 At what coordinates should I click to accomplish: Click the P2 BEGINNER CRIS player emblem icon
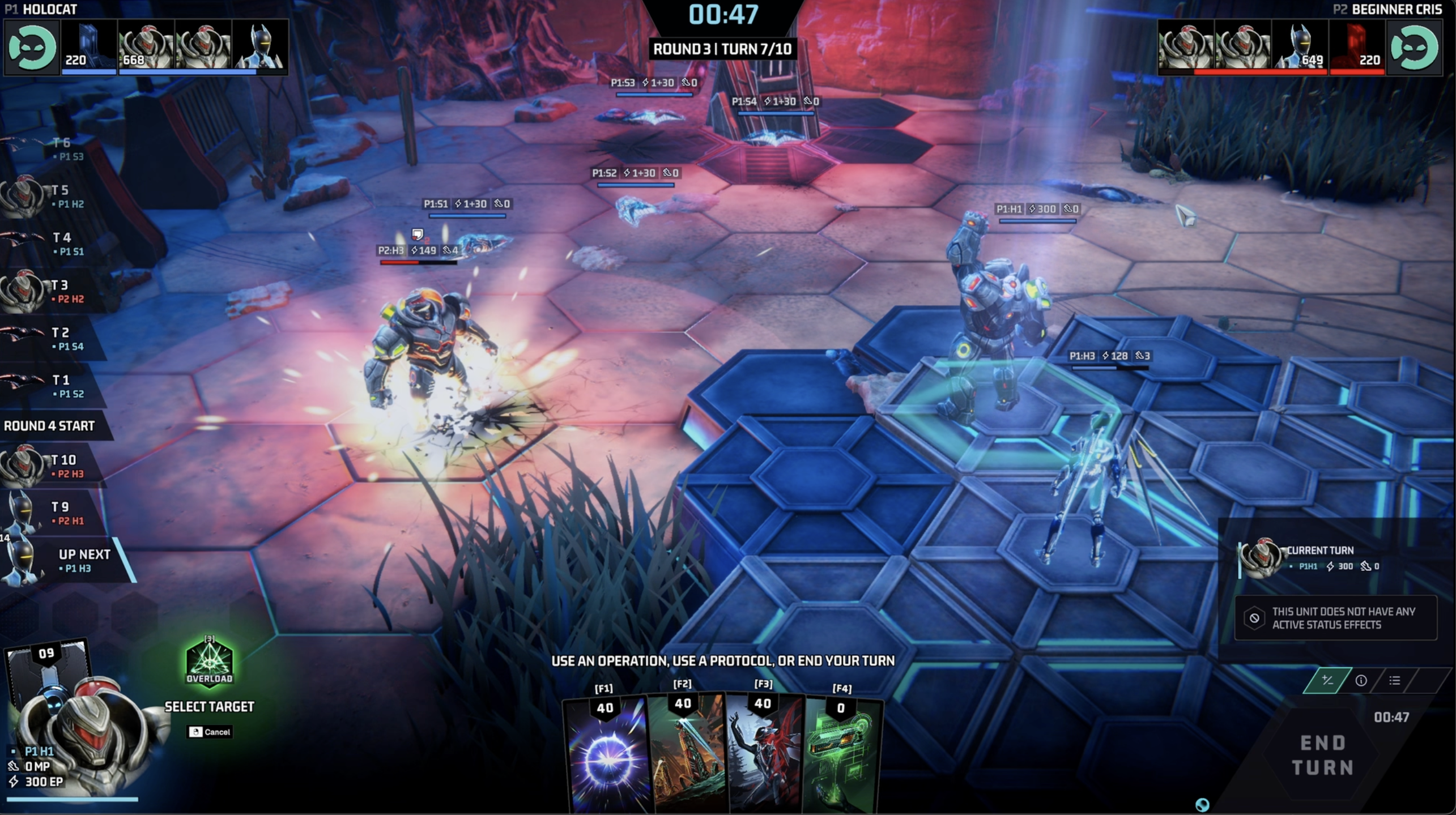coord(1416,46)
